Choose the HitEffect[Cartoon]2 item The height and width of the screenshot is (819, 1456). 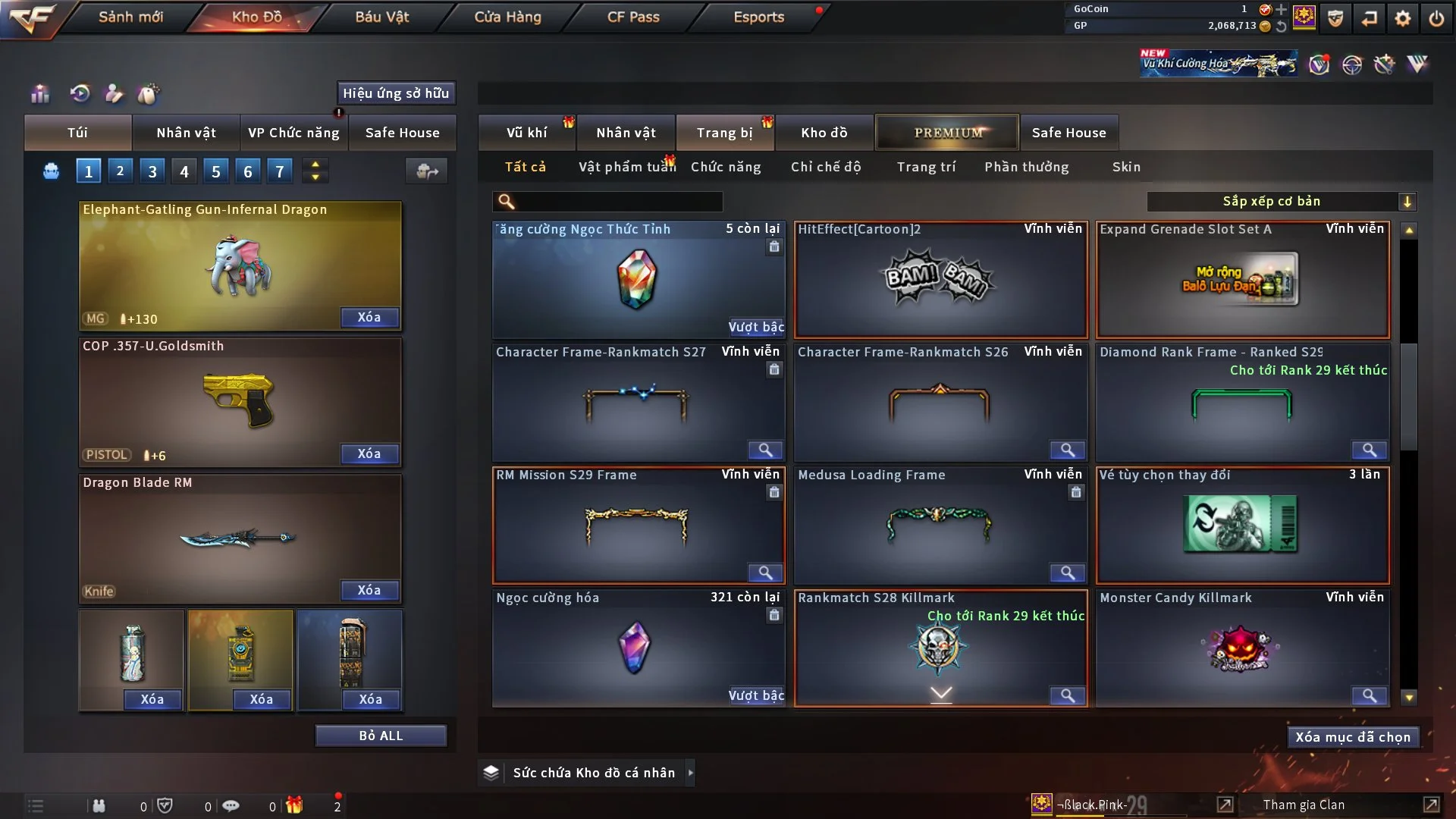coord(940,279)
